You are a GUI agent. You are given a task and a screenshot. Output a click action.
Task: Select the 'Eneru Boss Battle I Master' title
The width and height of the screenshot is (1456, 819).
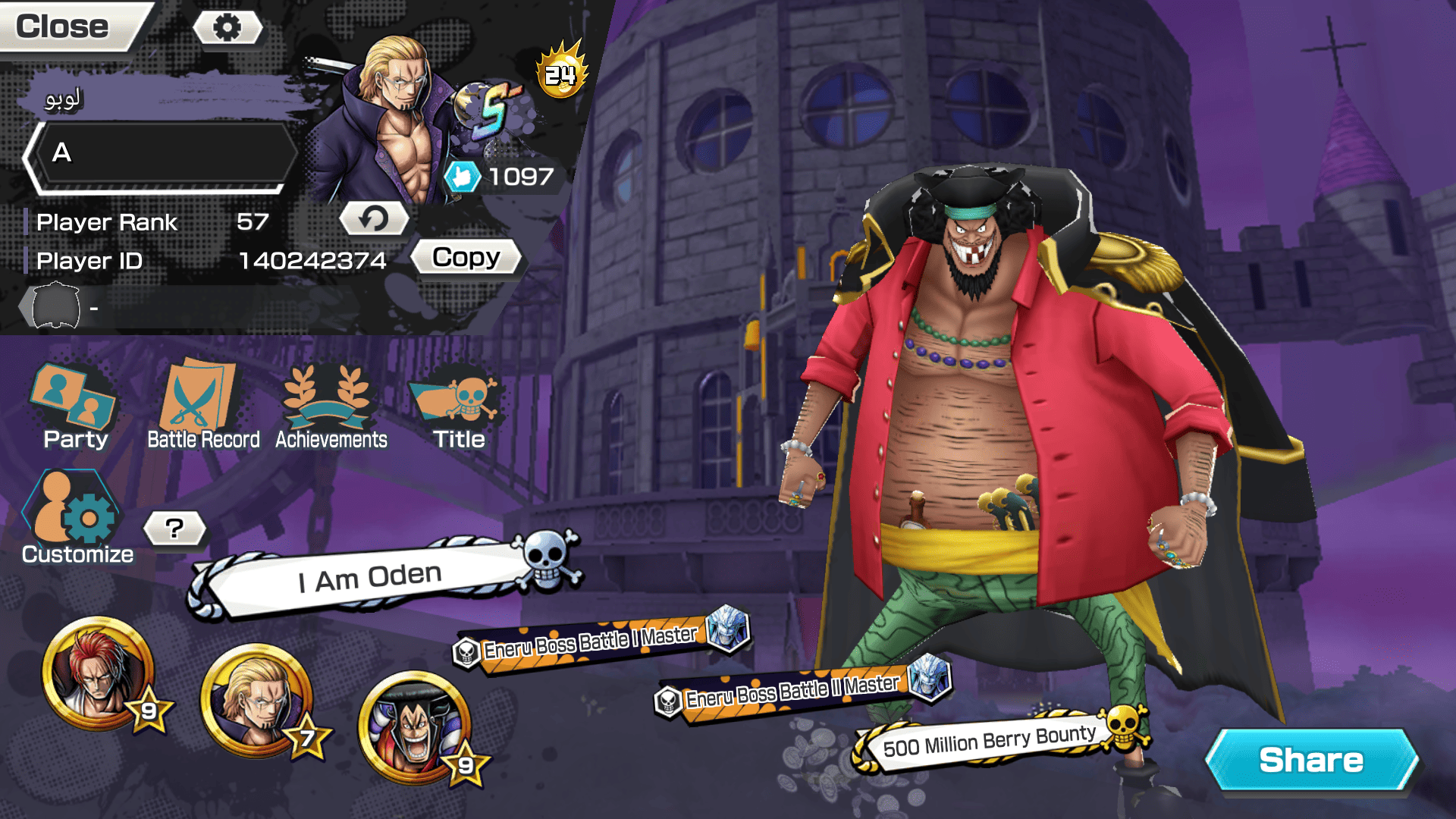pyautogui.click(x=590, y=643)
